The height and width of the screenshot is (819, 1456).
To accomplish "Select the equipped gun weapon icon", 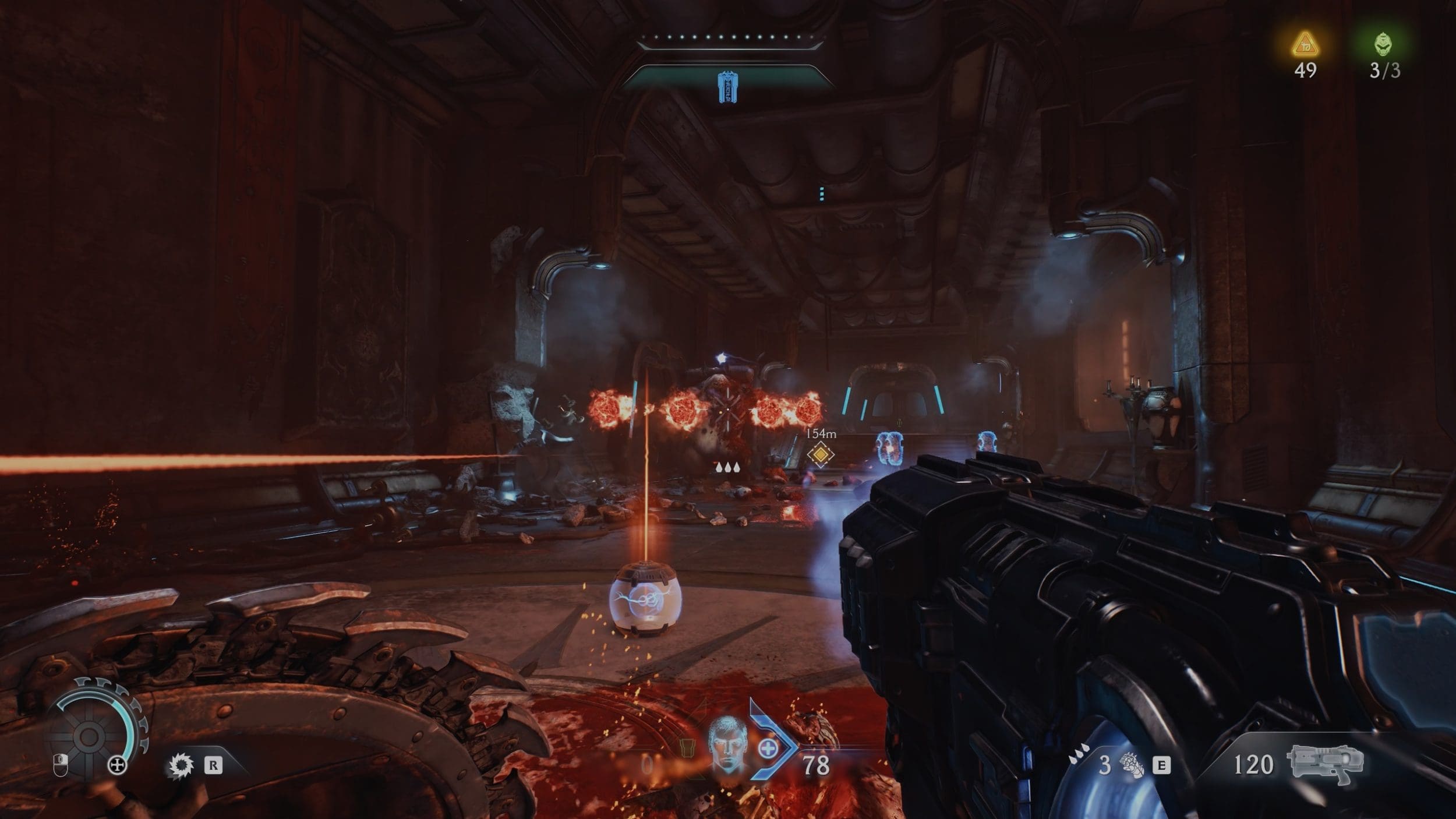I will 1325,762.
